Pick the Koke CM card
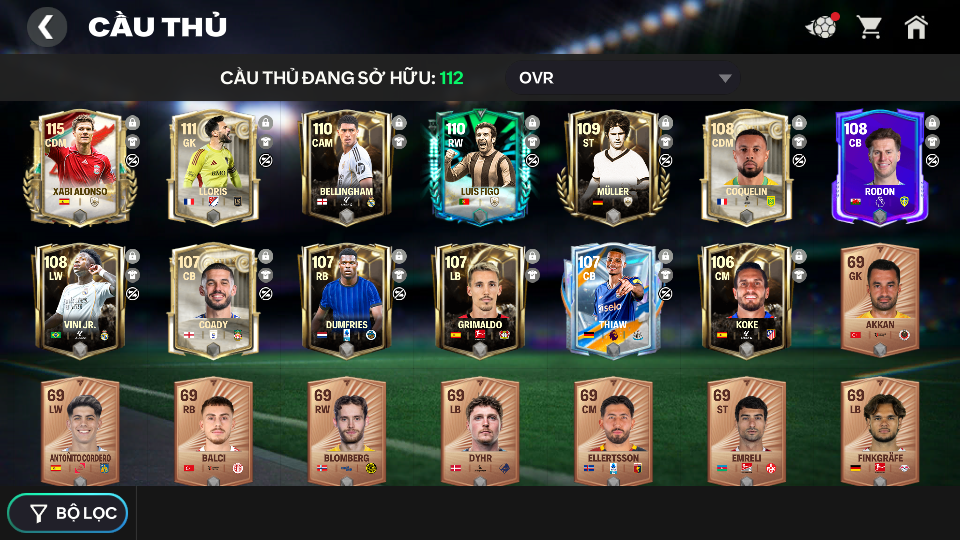The width and height of the screenshot is (960, 540). click(x=746, y=300)
